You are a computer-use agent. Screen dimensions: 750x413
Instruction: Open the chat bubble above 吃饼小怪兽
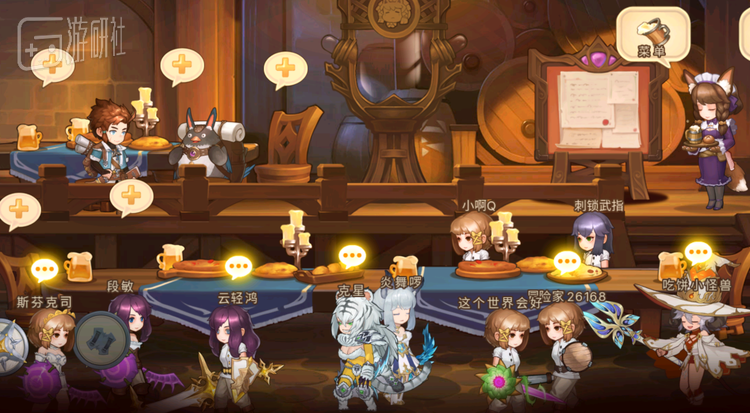click(x=696, y=252)
